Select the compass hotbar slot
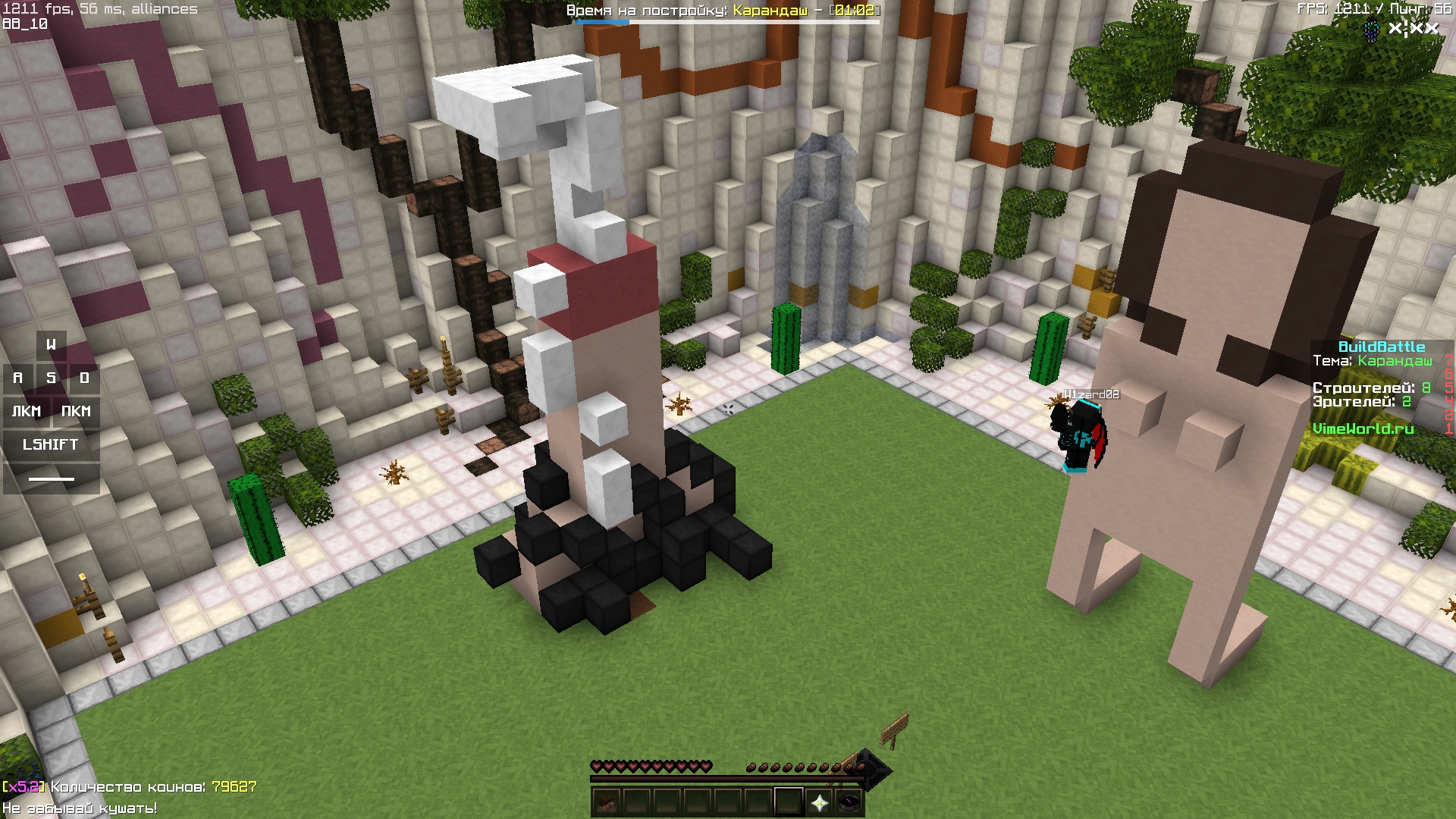The image size is (1456, 819). click(x=849, y=802)
